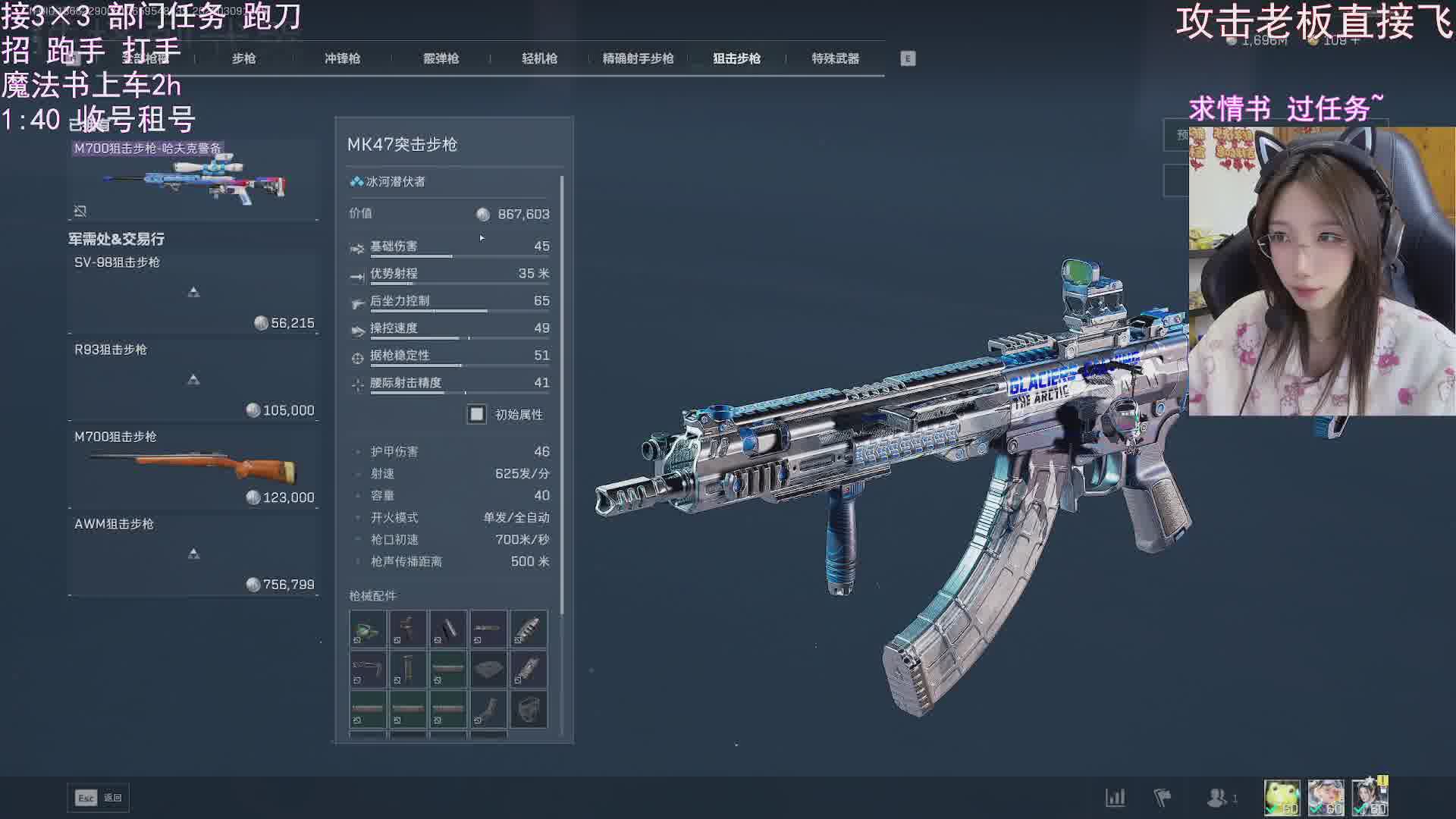Viewport: 1456px width, 819px height.
Task: Select the 冰河潜伏者 skin label
Action: pos(395,182)
